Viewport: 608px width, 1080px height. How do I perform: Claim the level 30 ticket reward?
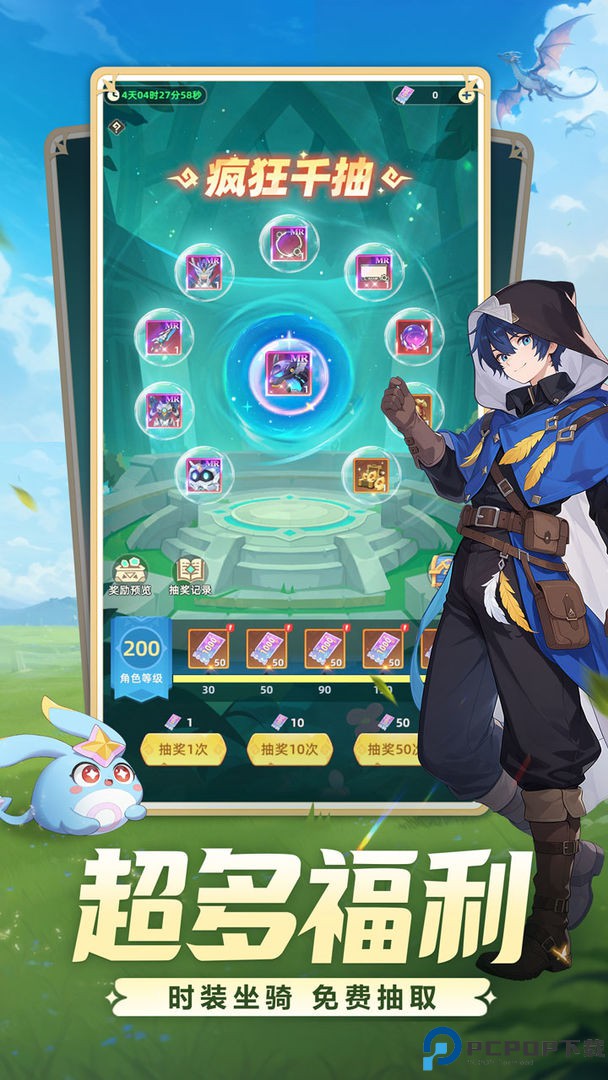(x=209, y=649)
